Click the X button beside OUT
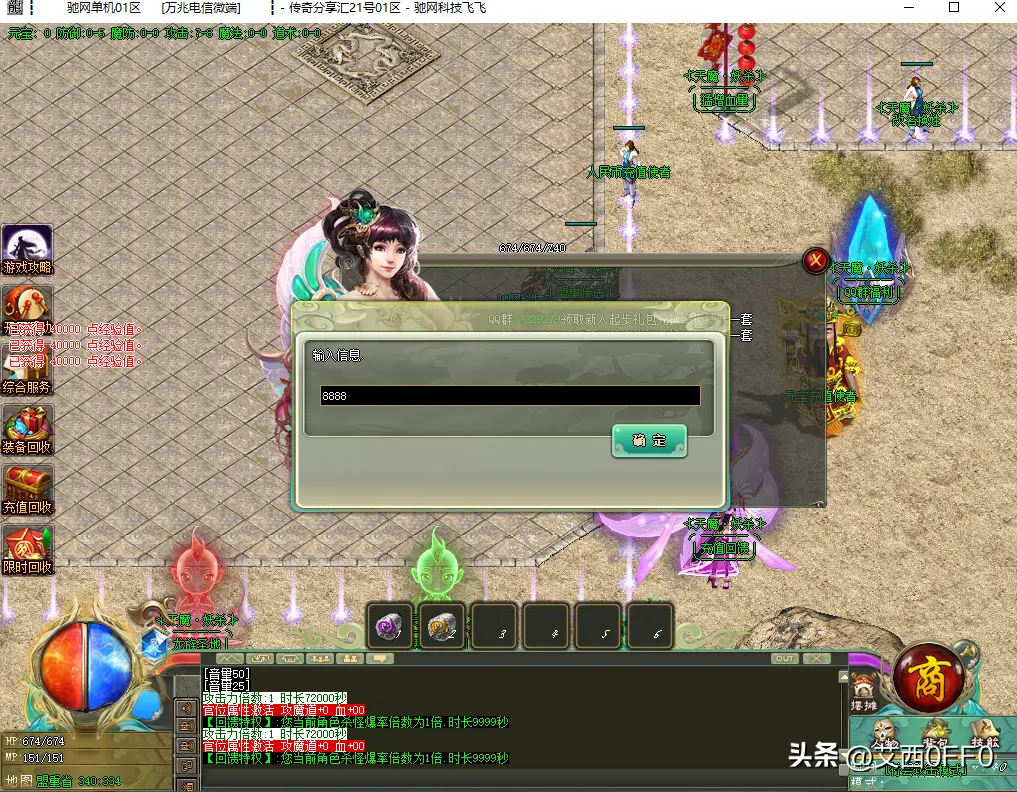The width and height of the screenshot is (1017, 792). (817, 659)
